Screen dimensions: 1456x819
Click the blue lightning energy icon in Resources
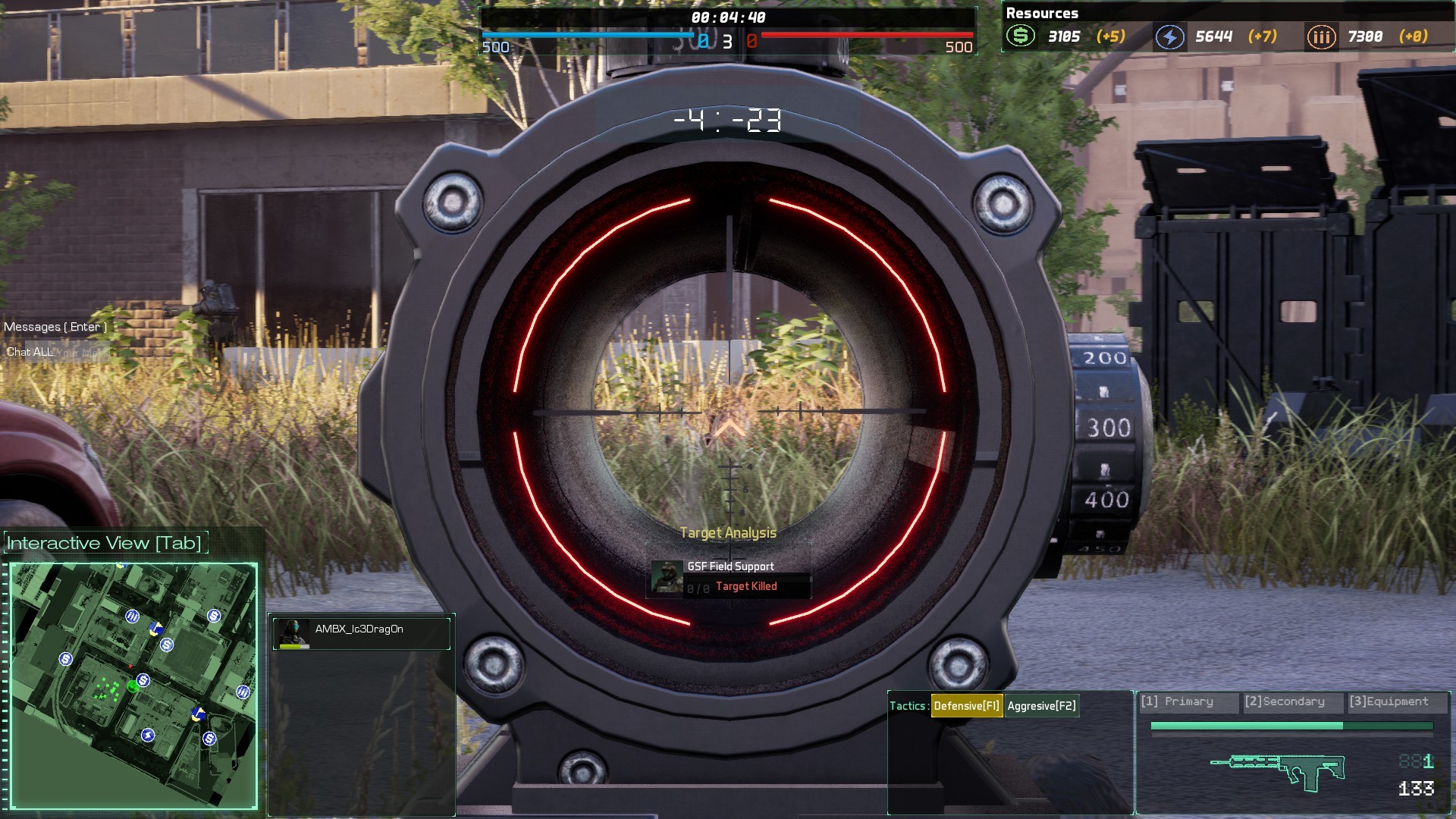click(1169, 36)
